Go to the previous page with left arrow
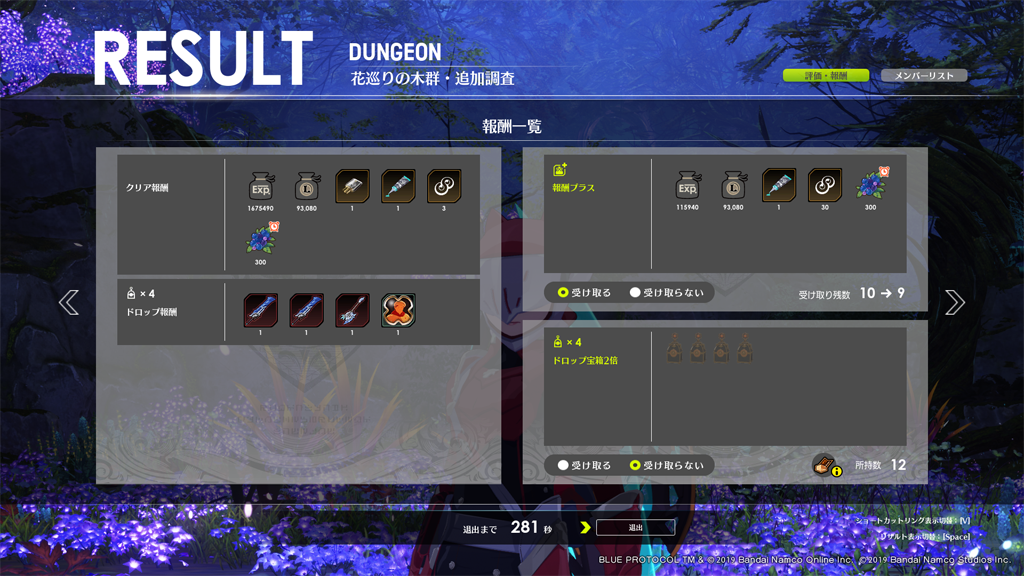The height and width of the screenshot is (576, 1024). [69, 302]
